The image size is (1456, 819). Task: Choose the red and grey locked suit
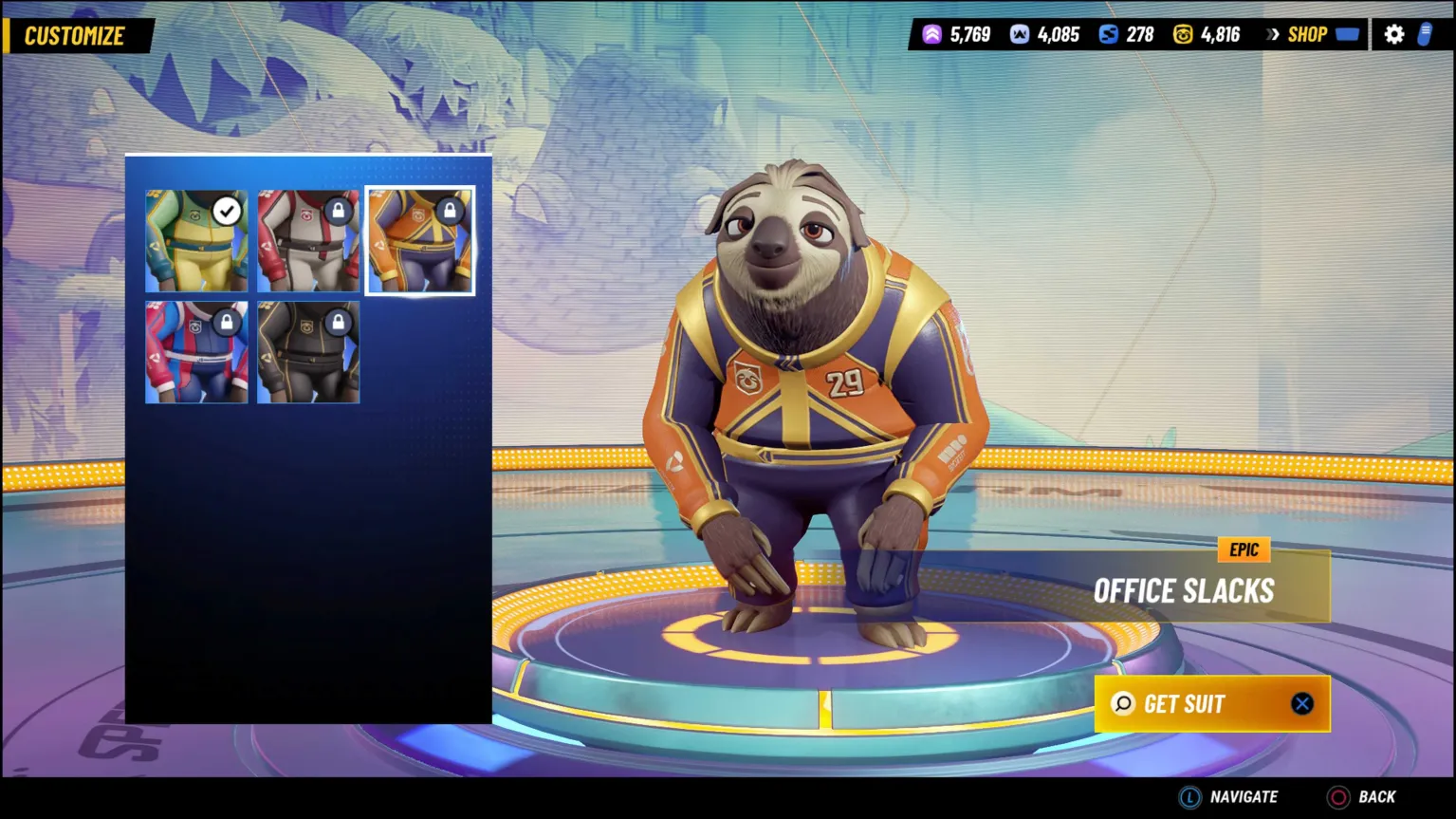tap(308, 241)
